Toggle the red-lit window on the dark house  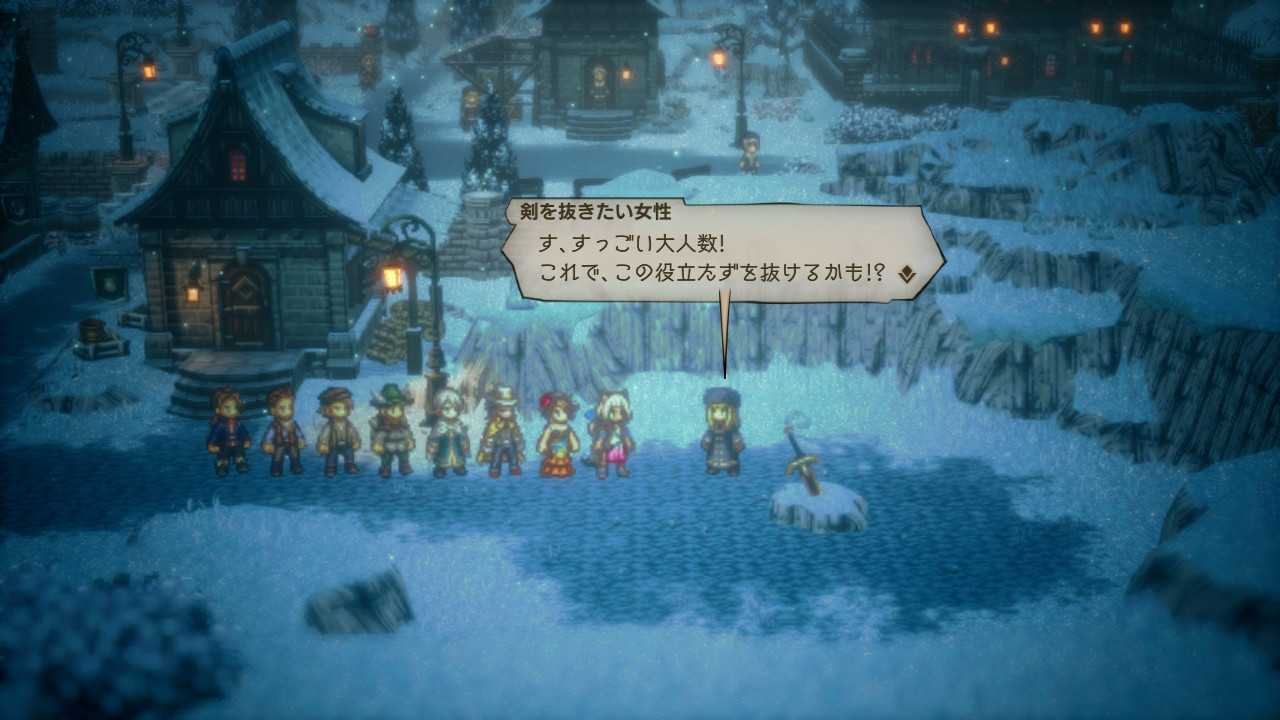coord(237,162)
